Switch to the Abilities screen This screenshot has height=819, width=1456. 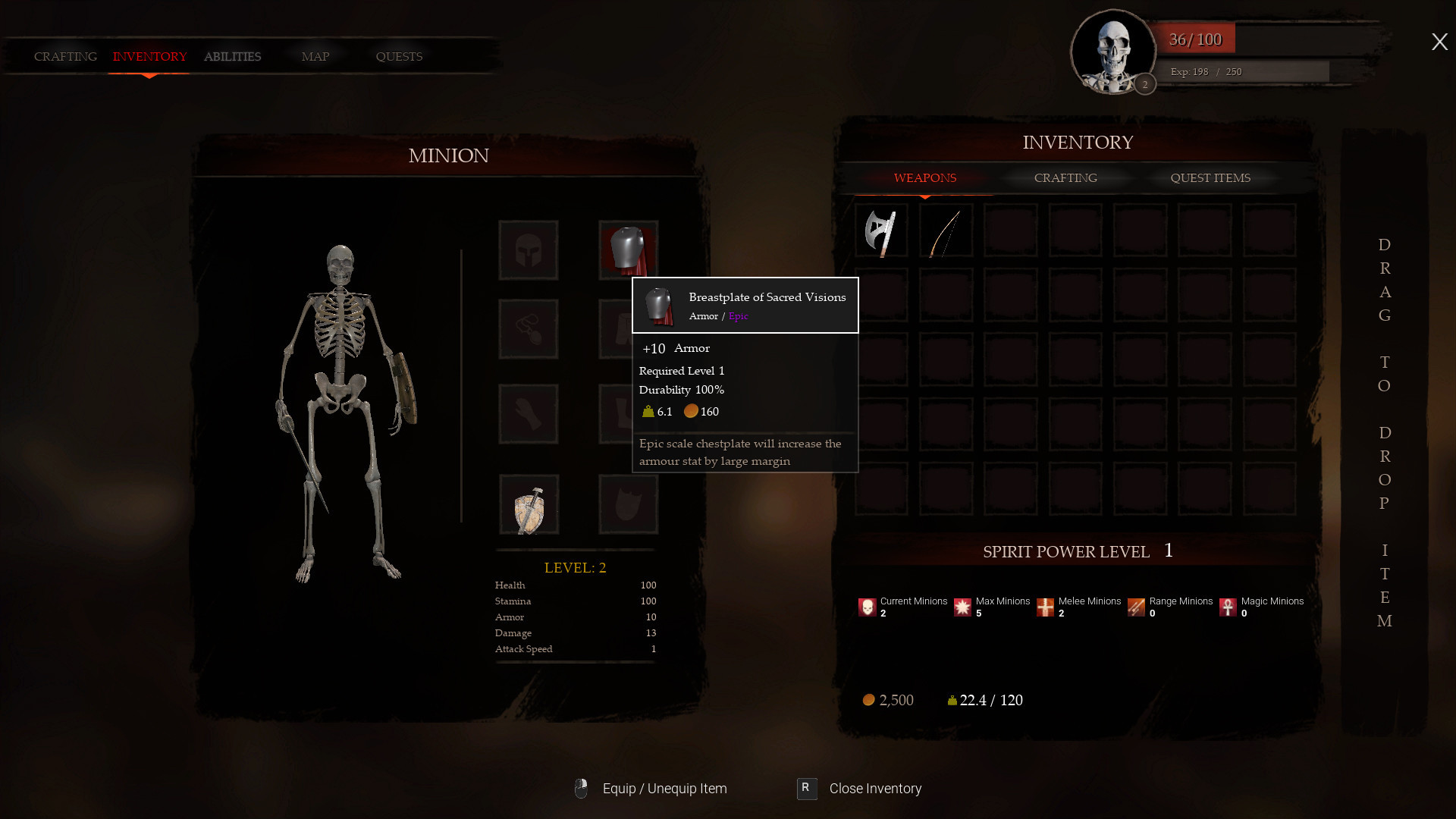[x=232, y=56]
